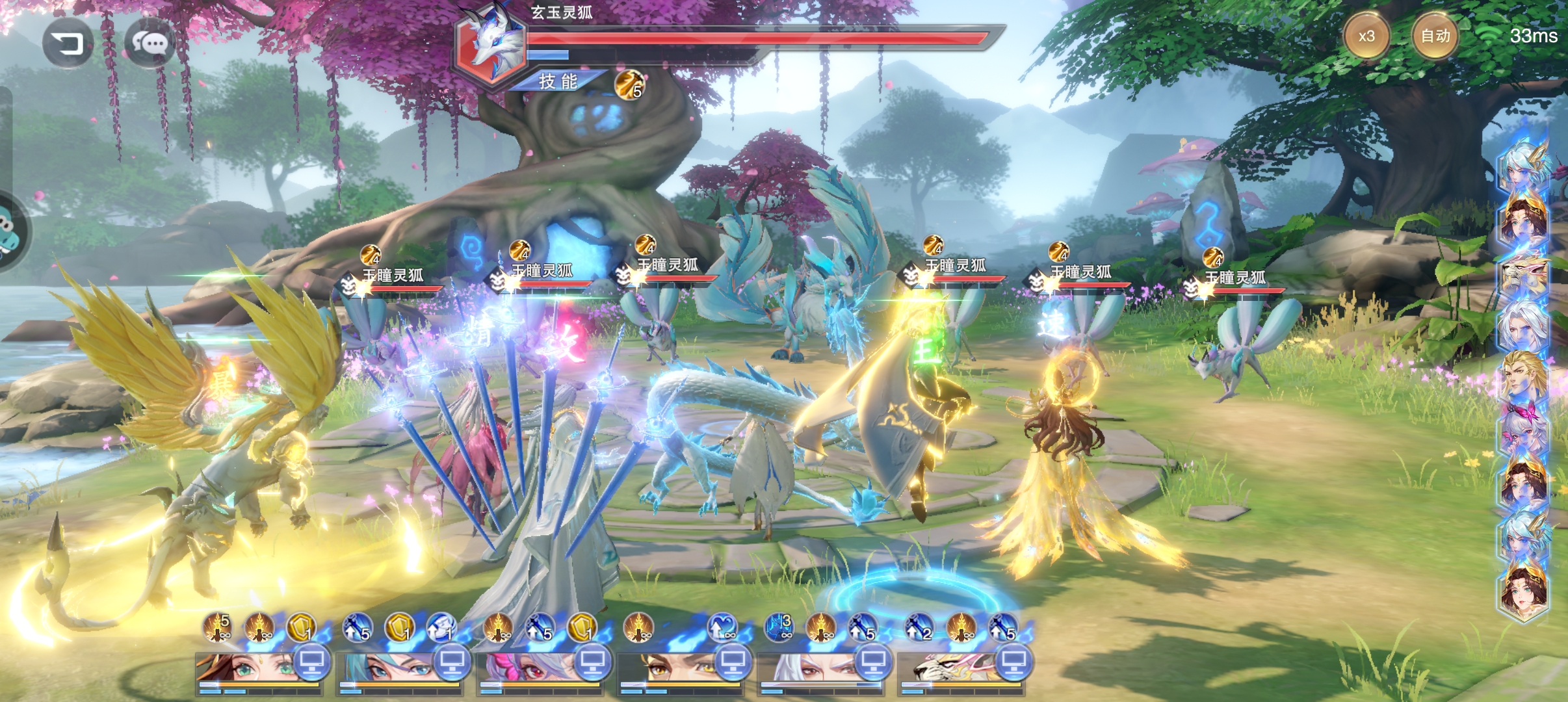Tap the back arrow button
The height and width of the screenshot is (702, 1568).
tap(68, 43)
